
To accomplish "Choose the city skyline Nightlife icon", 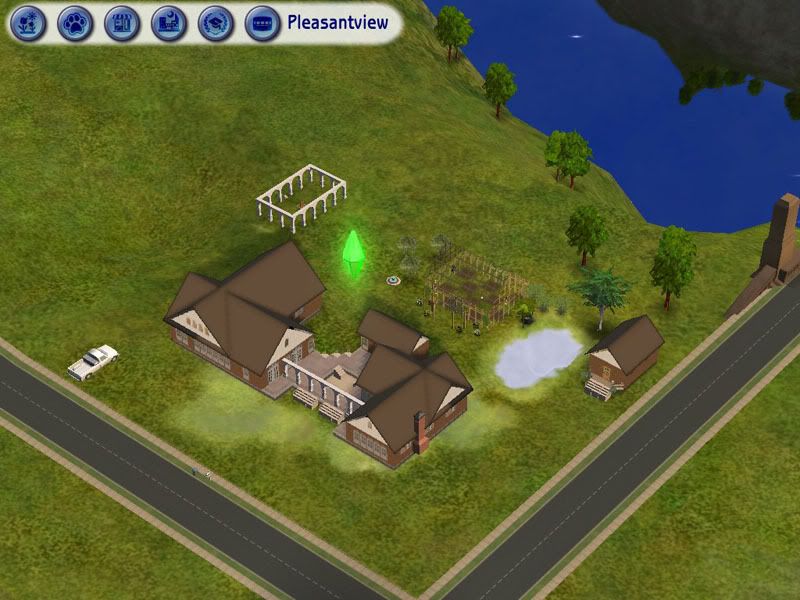I will coord(169,22).
